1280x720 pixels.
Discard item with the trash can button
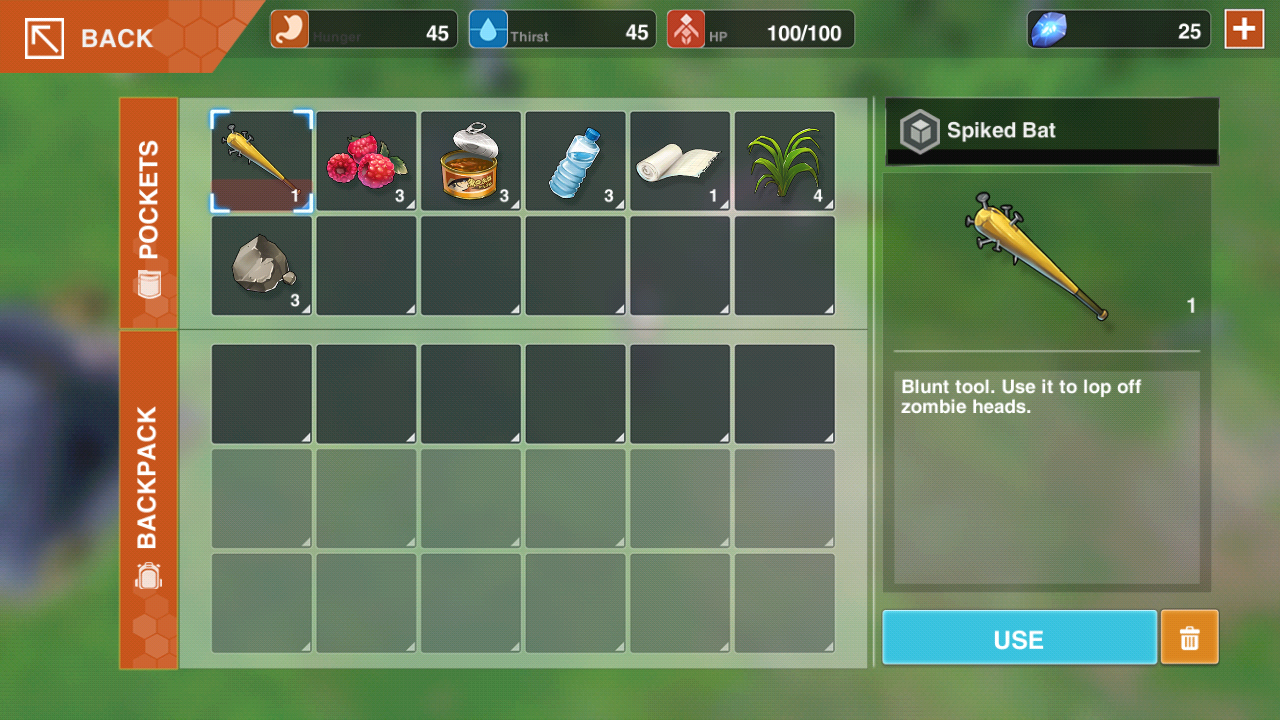[1189, 638]
